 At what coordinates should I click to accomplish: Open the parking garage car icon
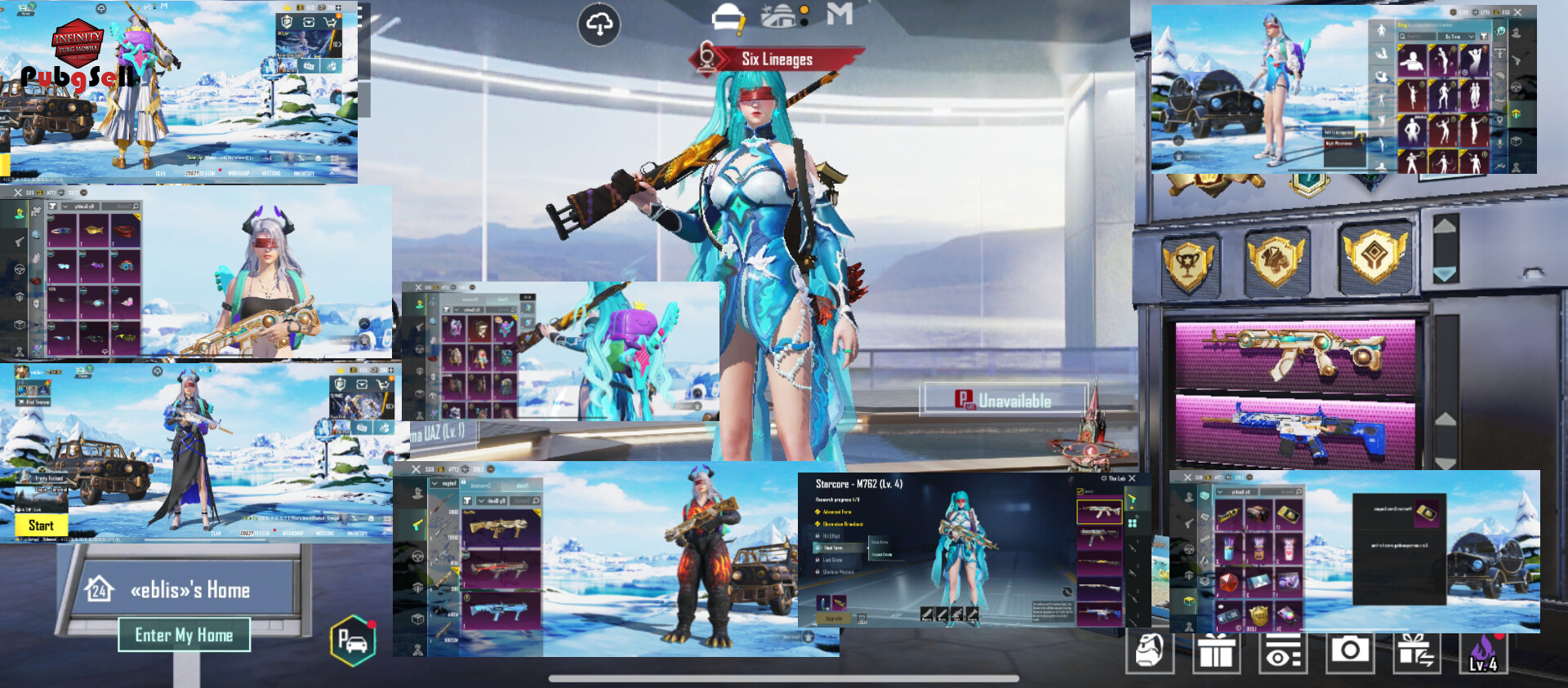pos(353,641)
